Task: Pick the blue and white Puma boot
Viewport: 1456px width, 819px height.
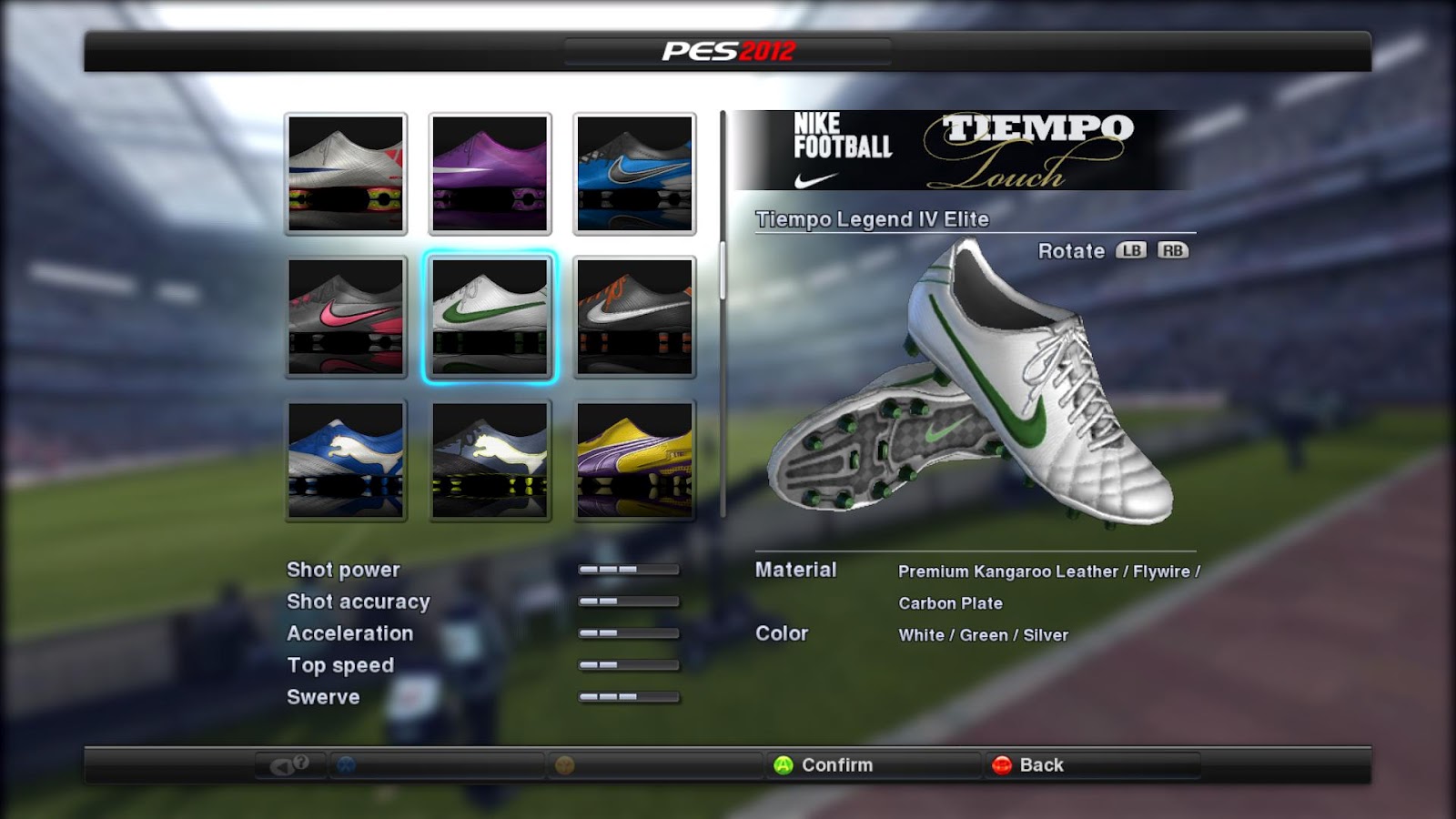Action: pos(346,460)
